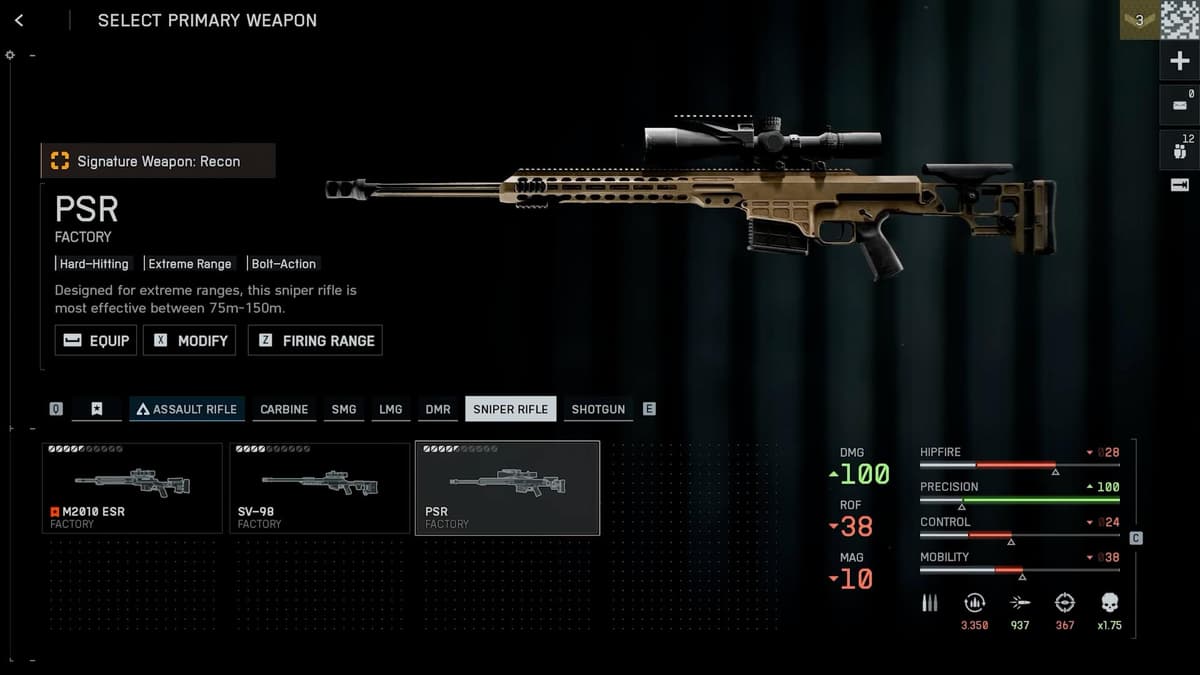Go back with the top-left arrow

click(19, 20)
